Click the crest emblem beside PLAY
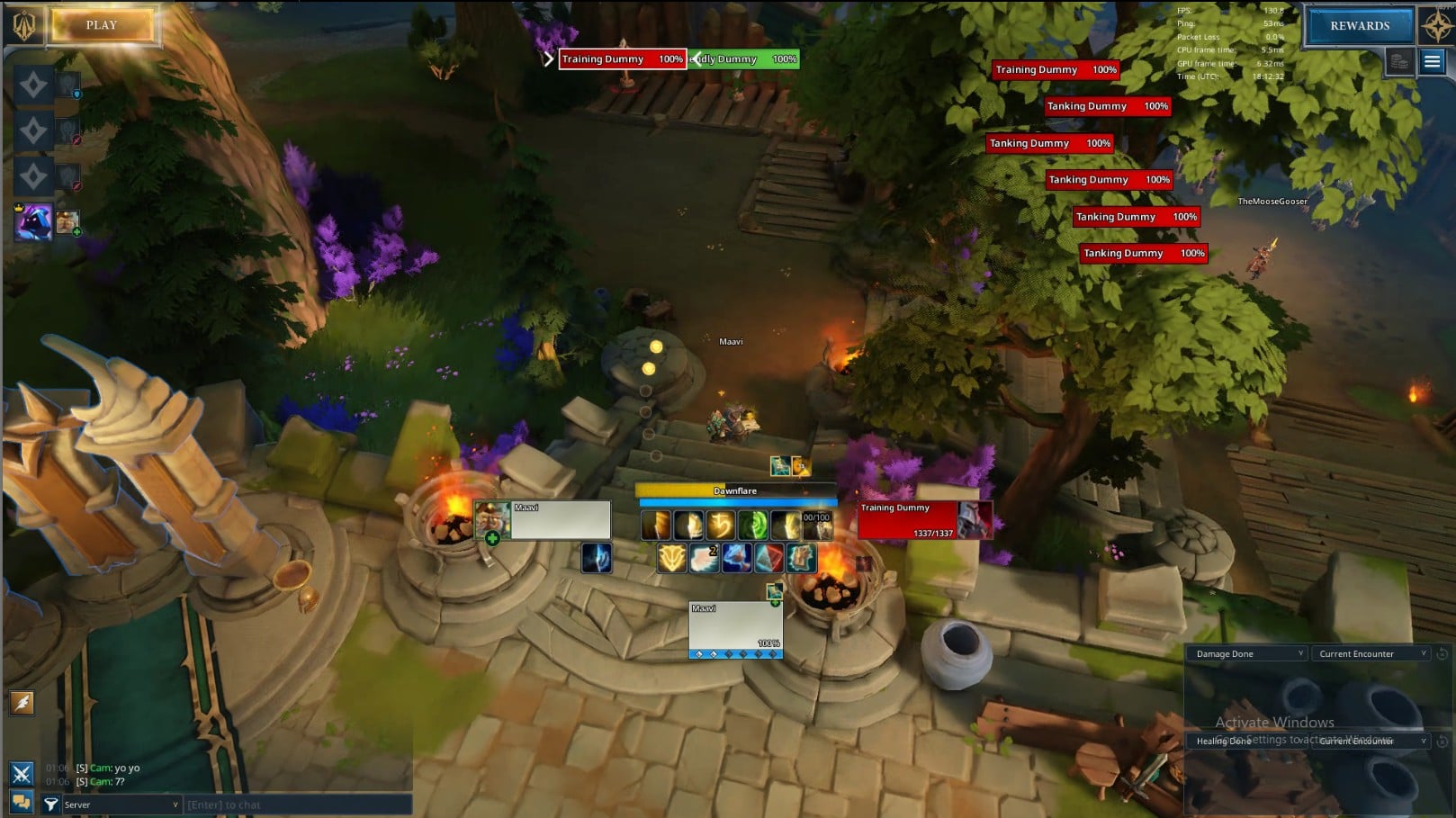The height and width of the screenshot is (818, 1456). pos(24,25)
